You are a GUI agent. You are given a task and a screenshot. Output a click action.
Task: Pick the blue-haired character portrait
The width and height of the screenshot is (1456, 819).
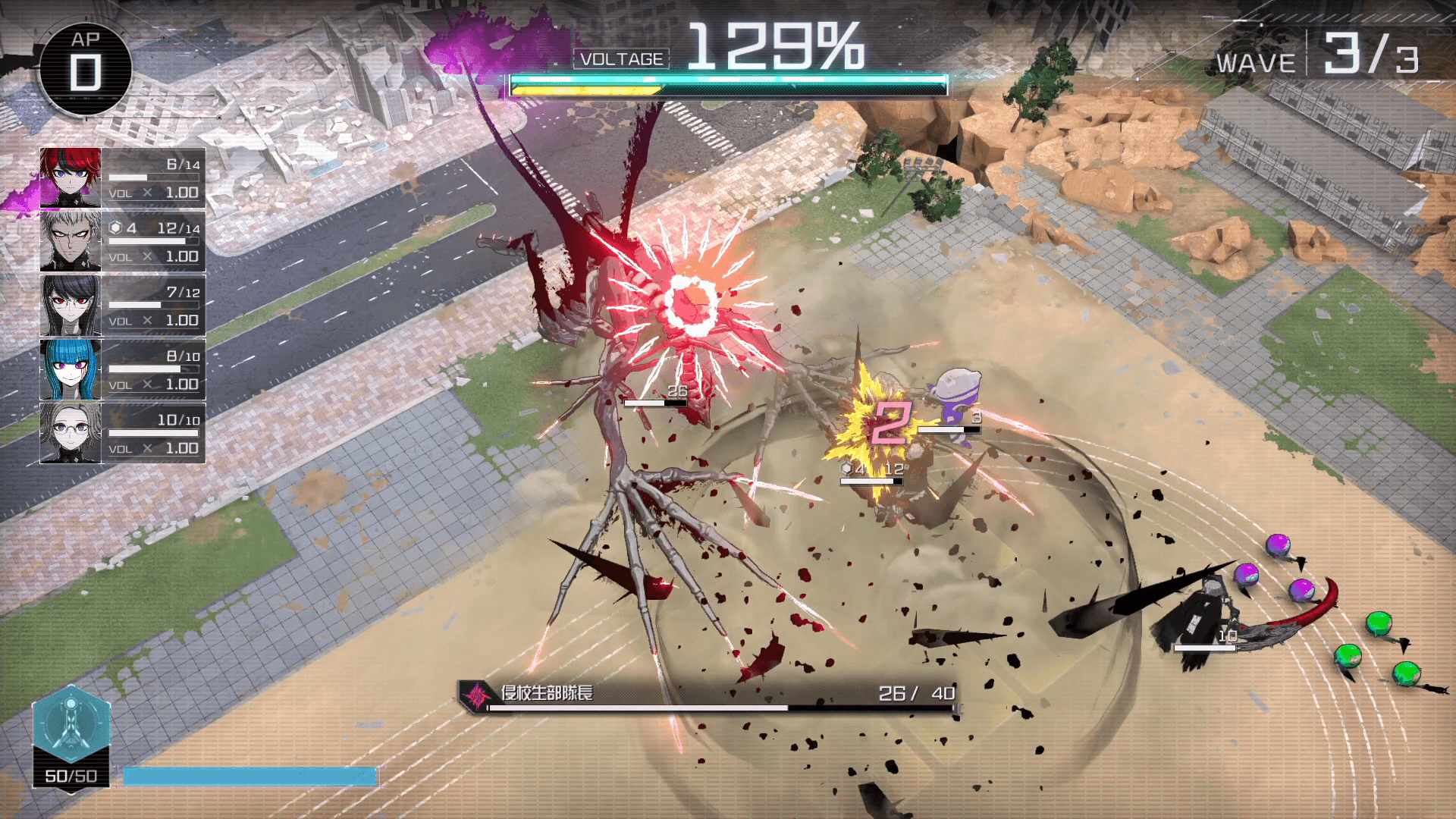71,369
